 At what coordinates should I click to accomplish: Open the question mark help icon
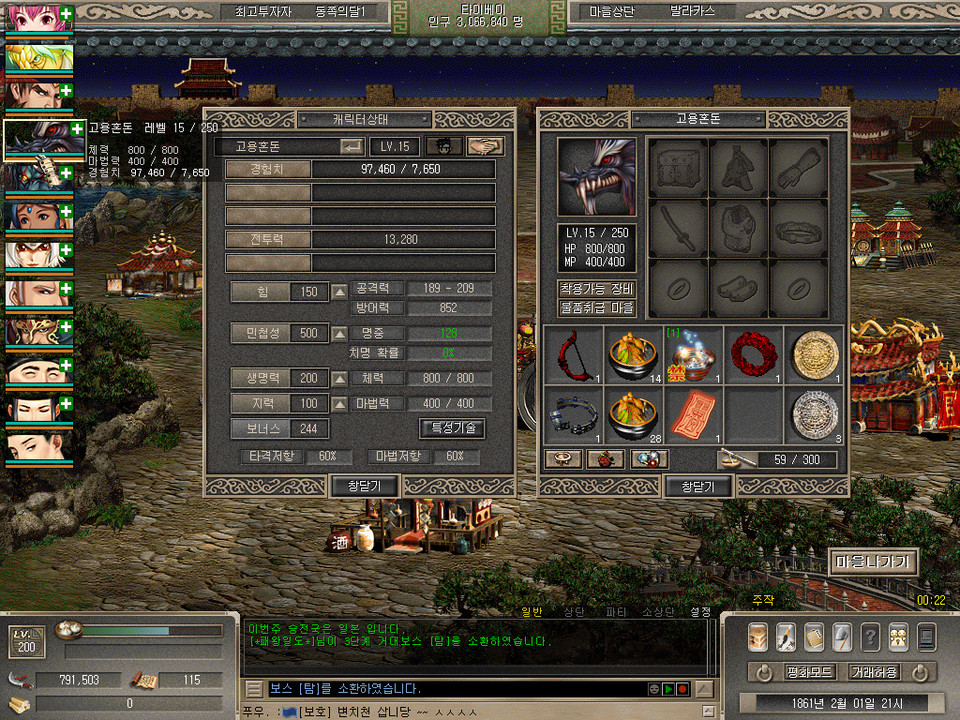tap(871, 637)
